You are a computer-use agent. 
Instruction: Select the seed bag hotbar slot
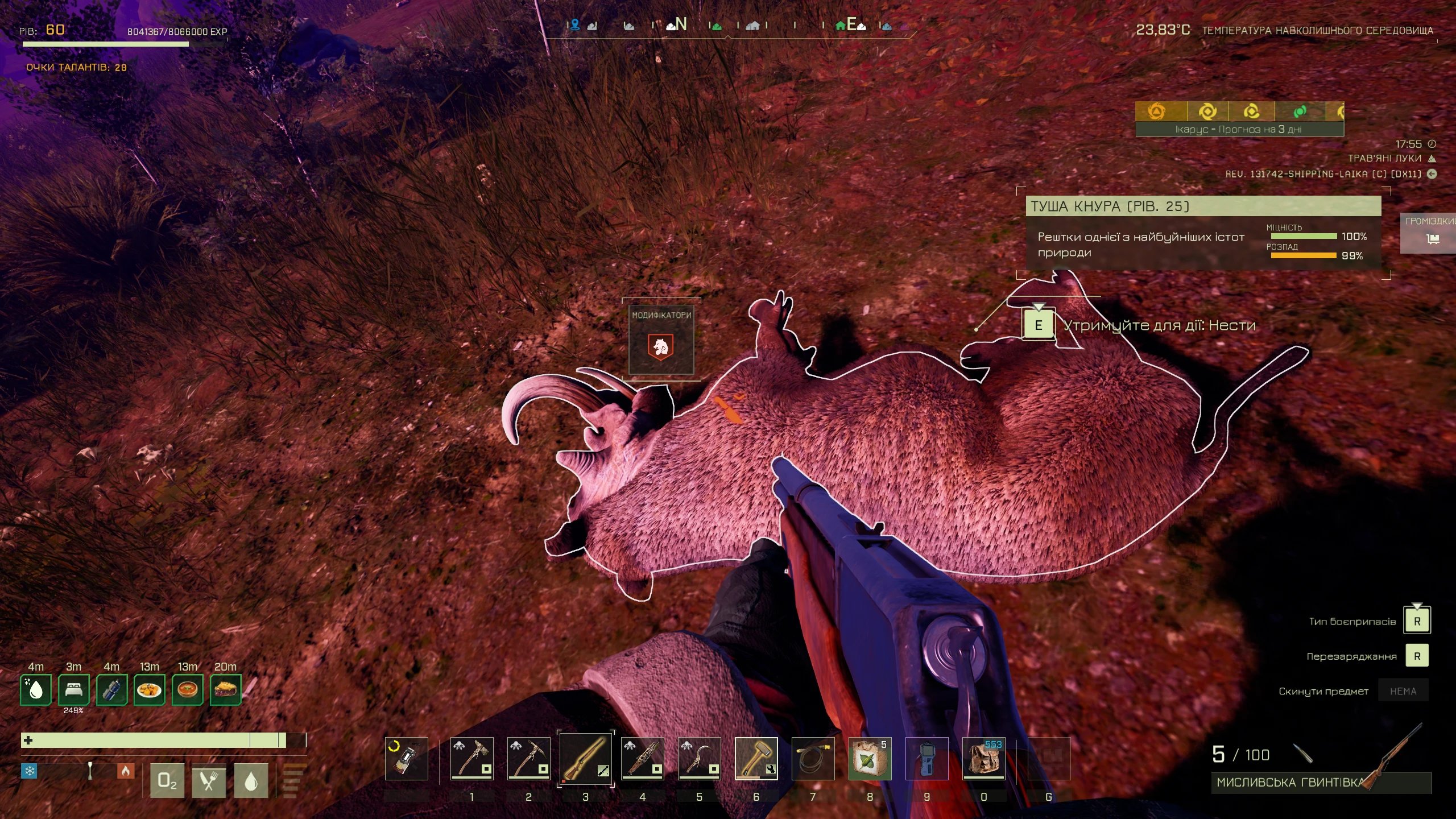870,758
